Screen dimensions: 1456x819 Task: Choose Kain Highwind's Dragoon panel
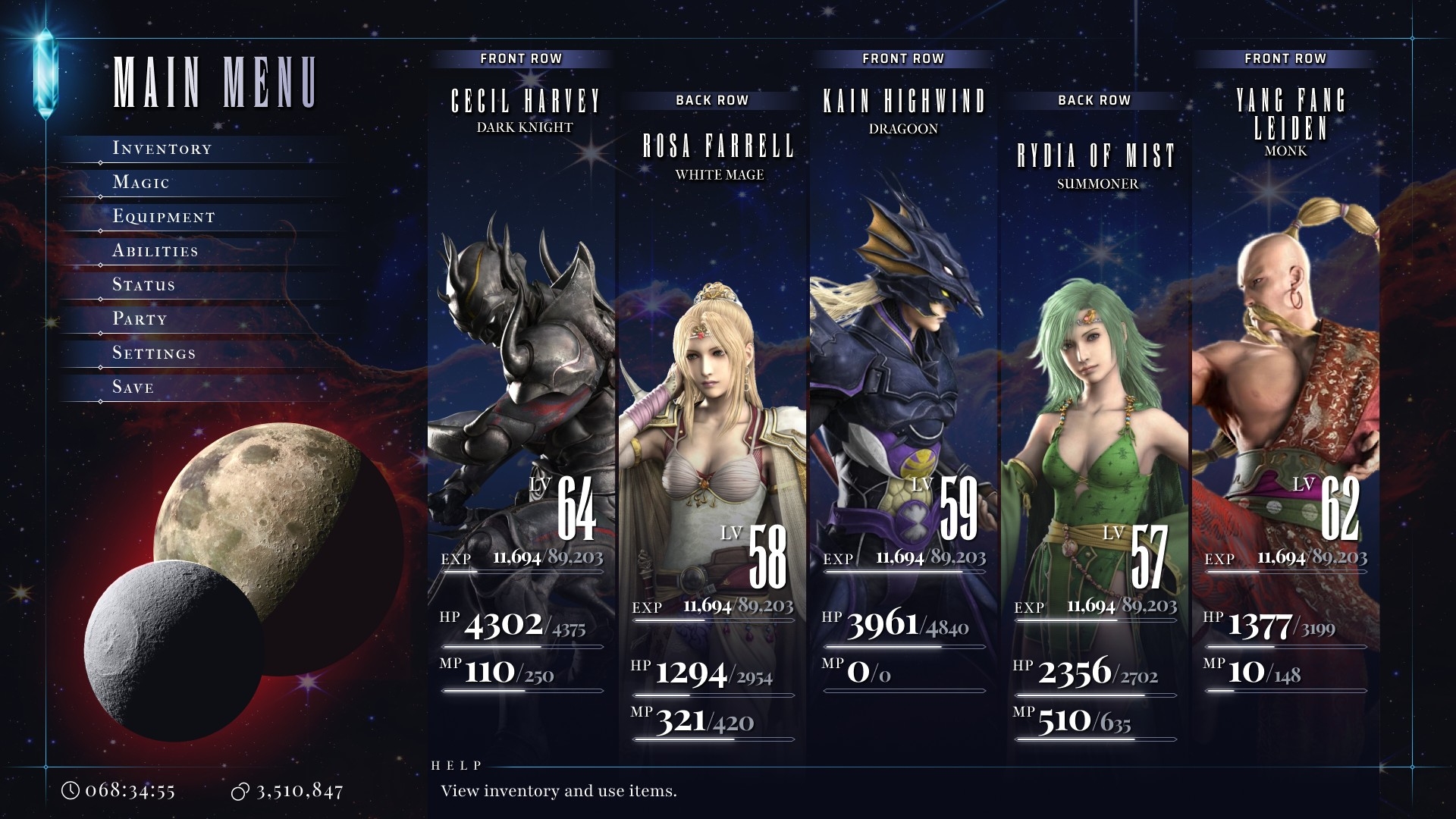tap(904, 379)
